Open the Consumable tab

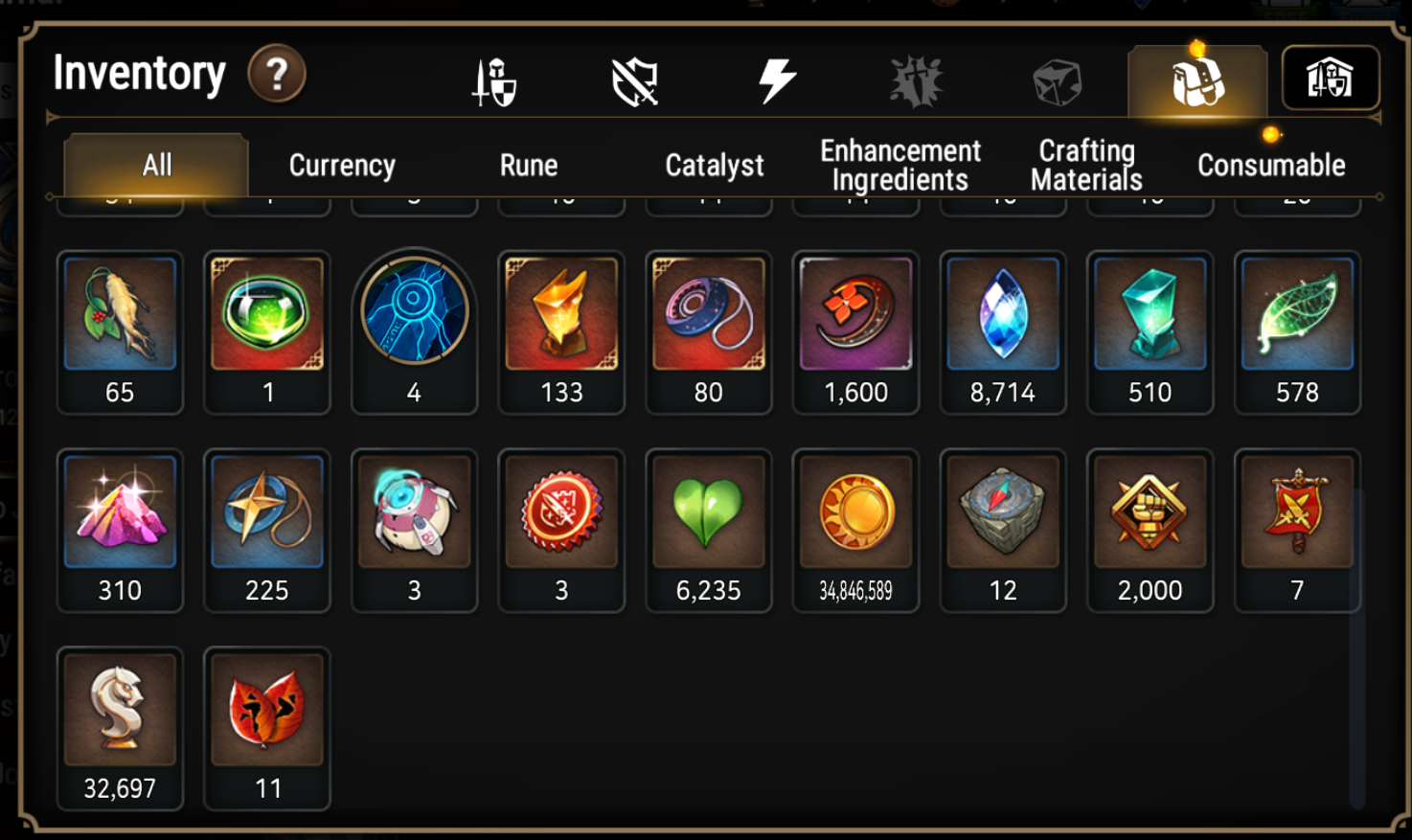[x=1269, y=165]
